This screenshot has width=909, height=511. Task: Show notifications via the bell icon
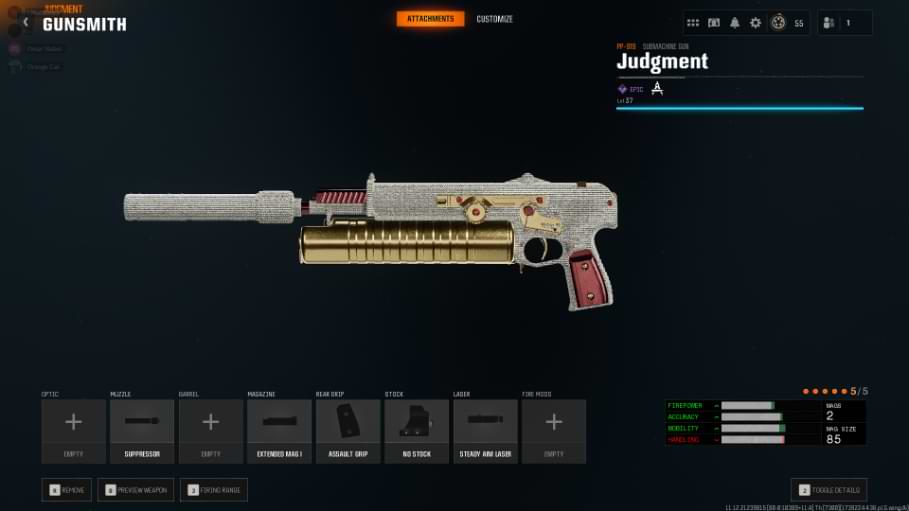[735, 23]
